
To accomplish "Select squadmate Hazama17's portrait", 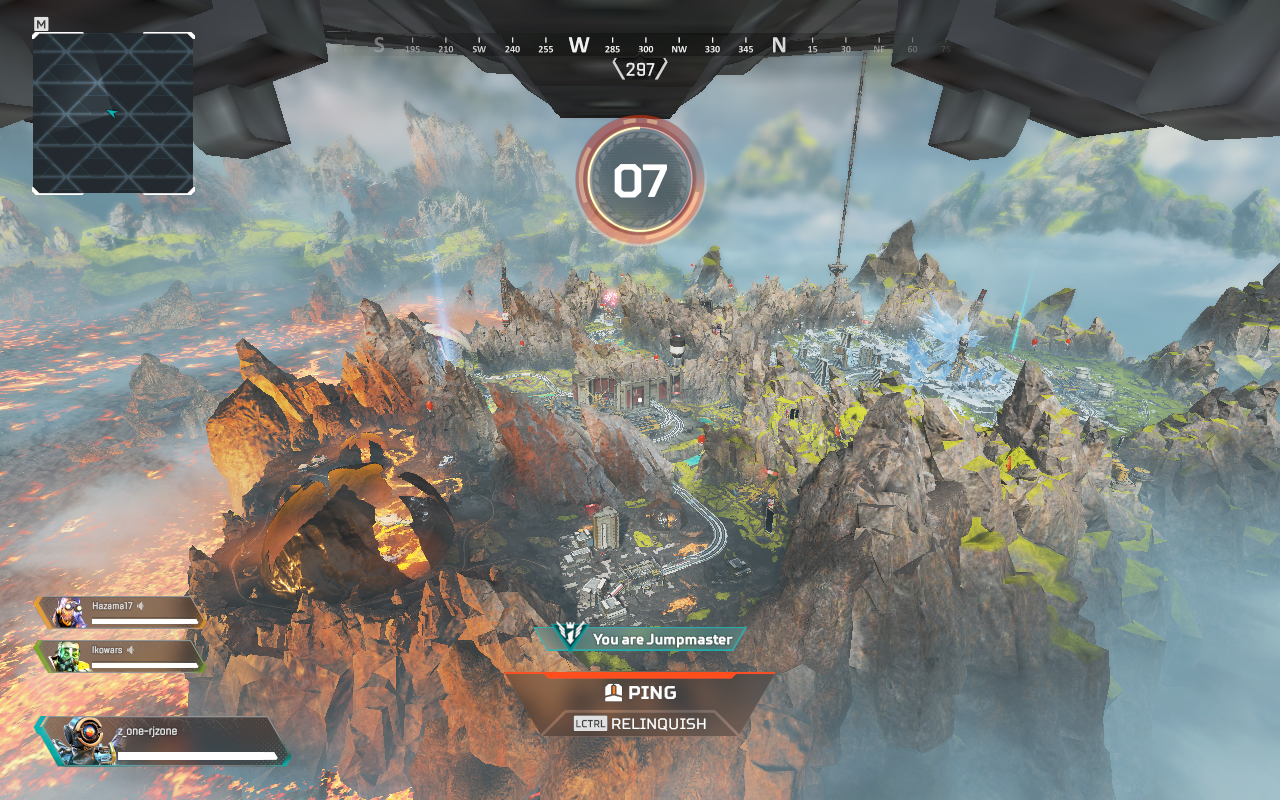I will click(x=67, y=612).
